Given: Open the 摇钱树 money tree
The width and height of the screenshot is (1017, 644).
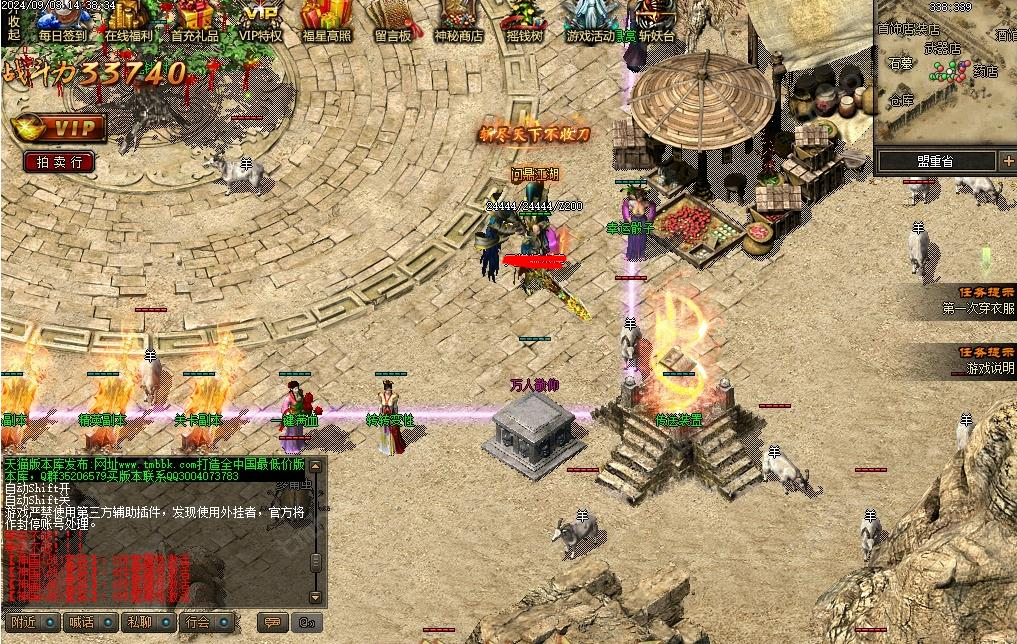Looking at the screenshot, I should [524, 20].
